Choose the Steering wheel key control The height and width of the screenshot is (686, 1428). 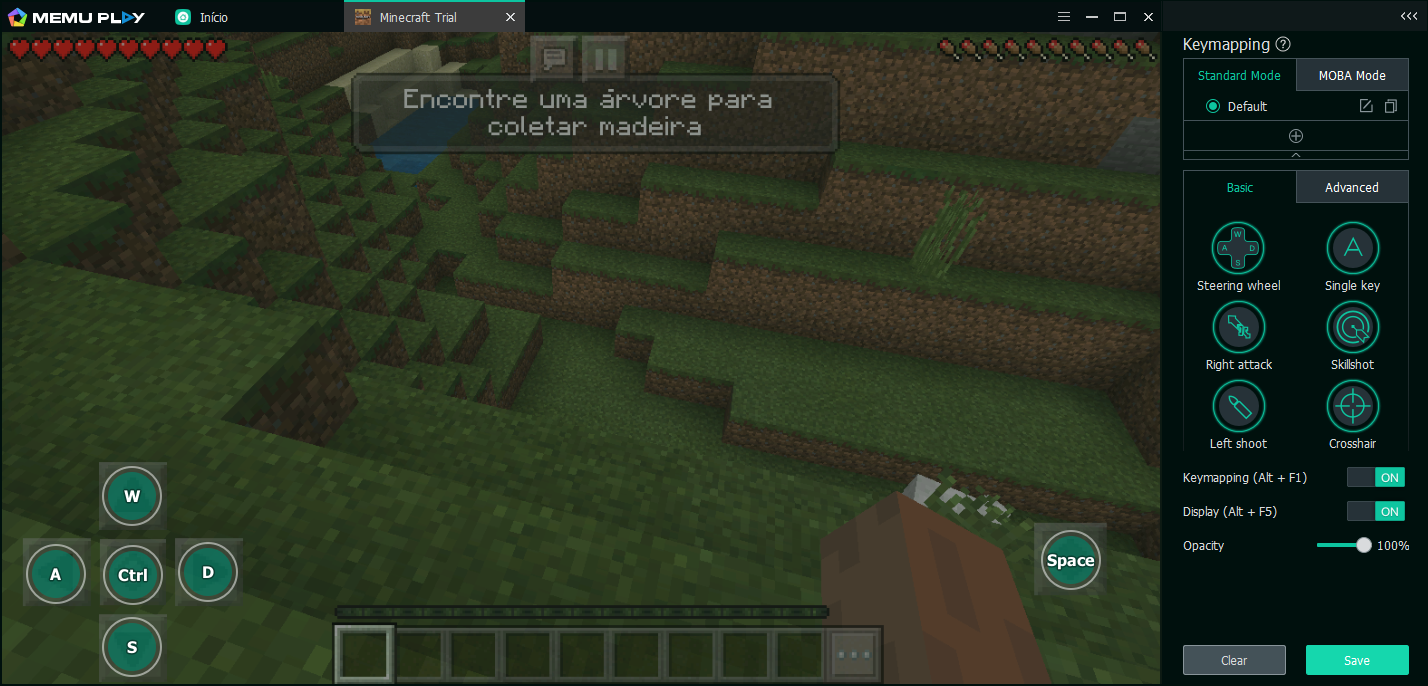point(1238,248)
